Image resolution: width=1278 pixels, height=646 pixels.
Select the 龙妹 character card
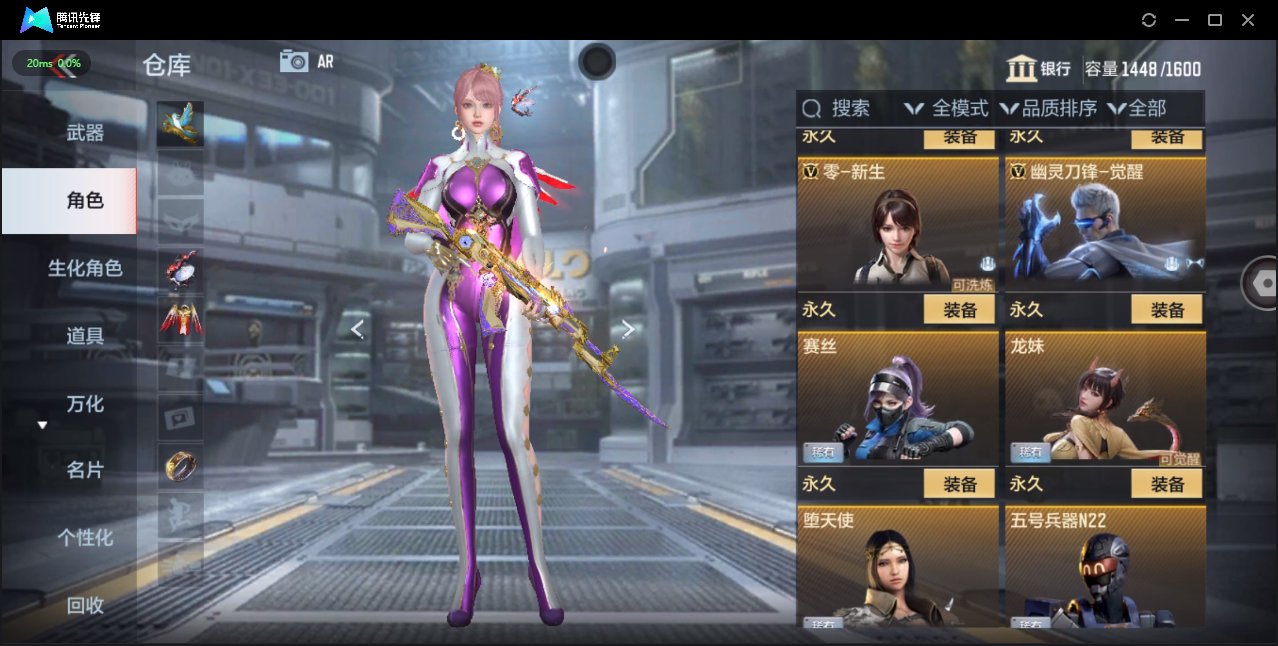click(1105, 399)
